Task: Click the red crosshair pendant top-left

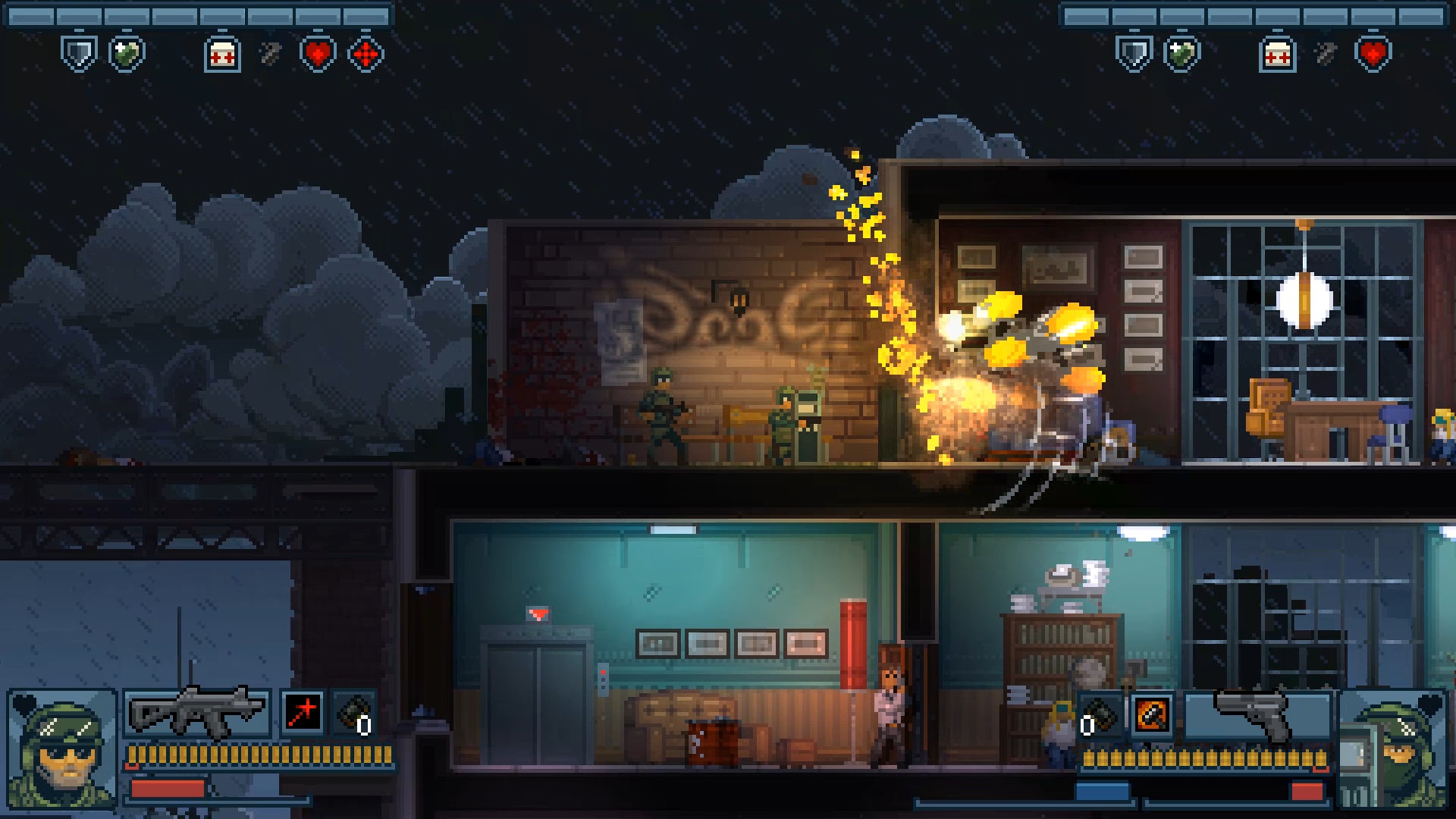Action: (366, 53)
